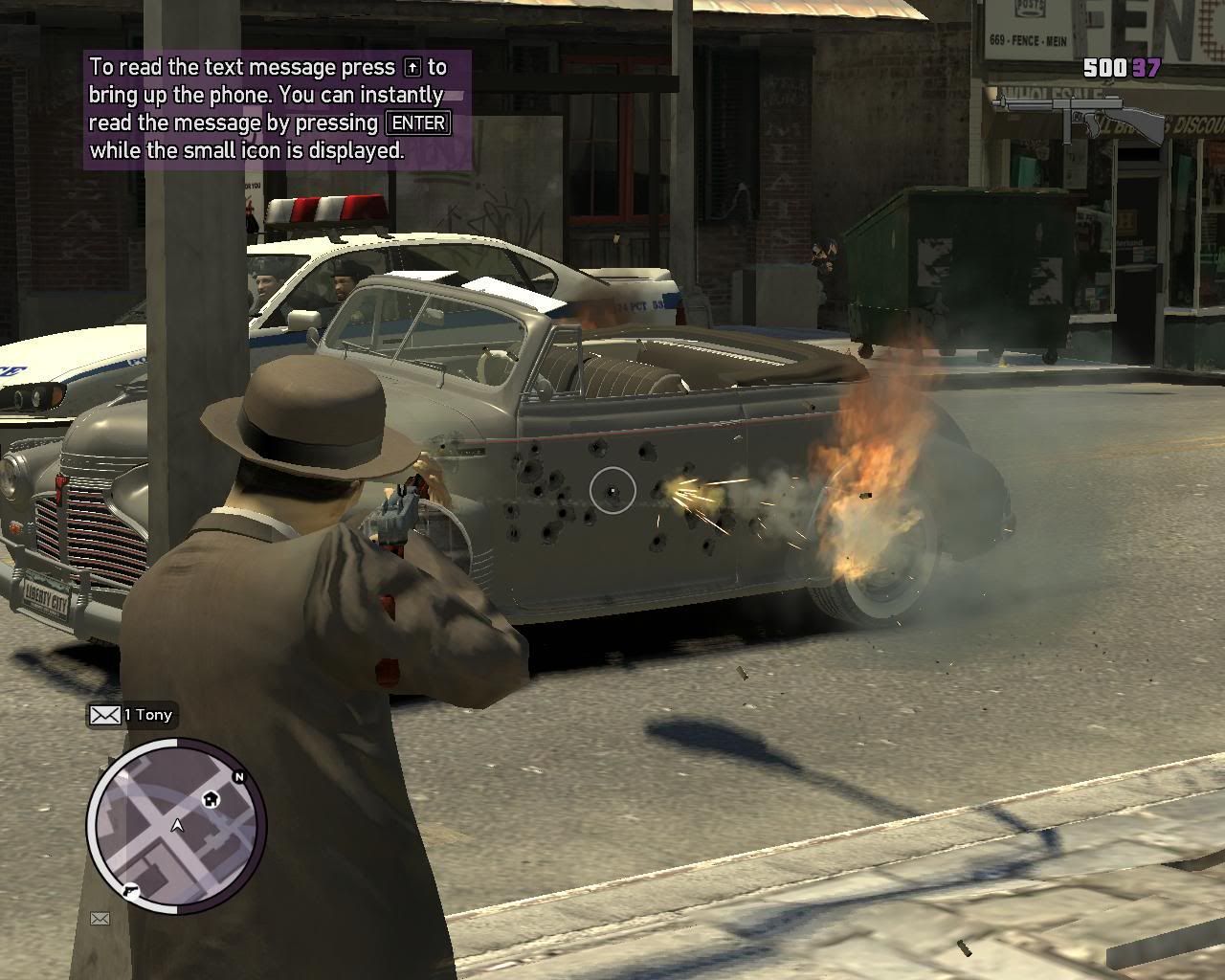Click the pistol pickup icon on the minimap
1225x980 pixels.
[x=130, y=890]
